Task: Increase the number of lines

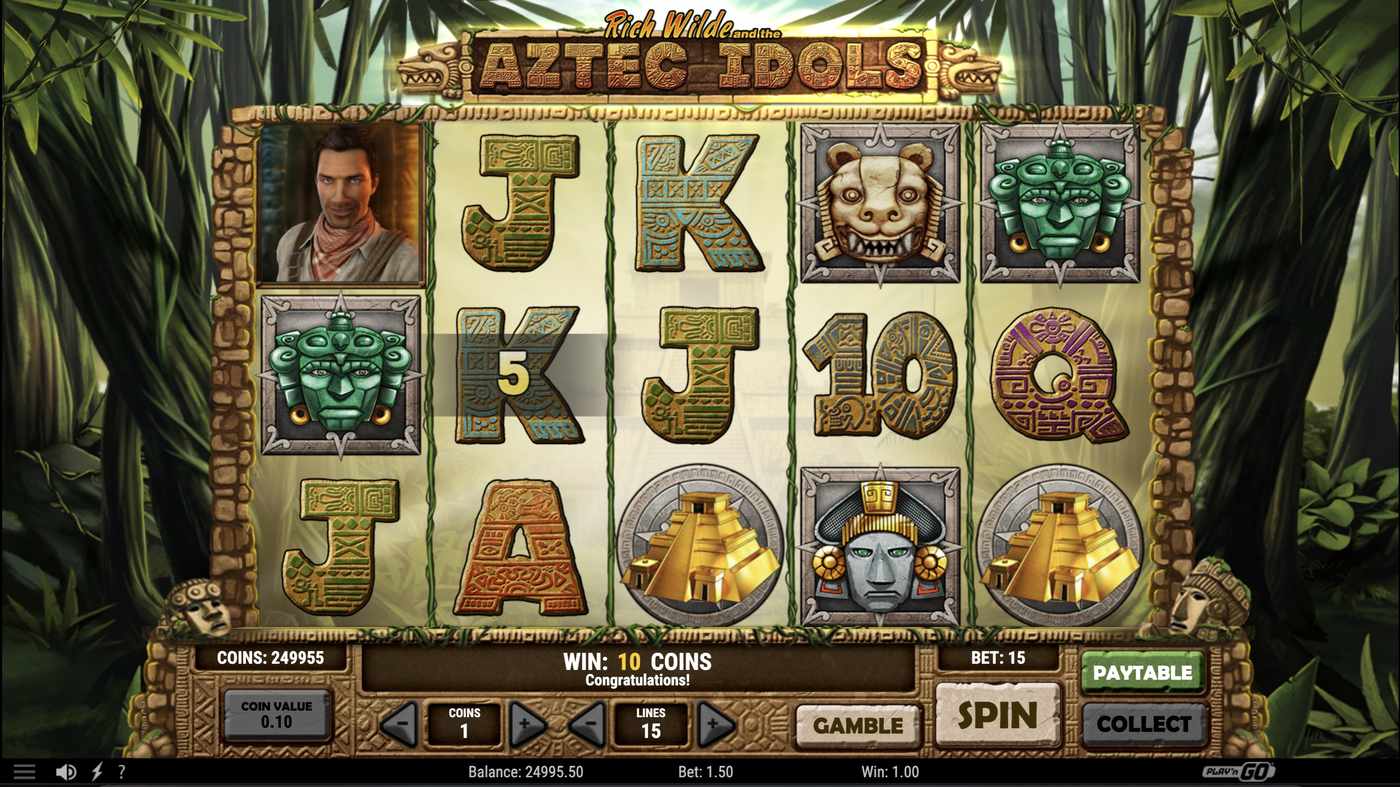Action: 715,723
